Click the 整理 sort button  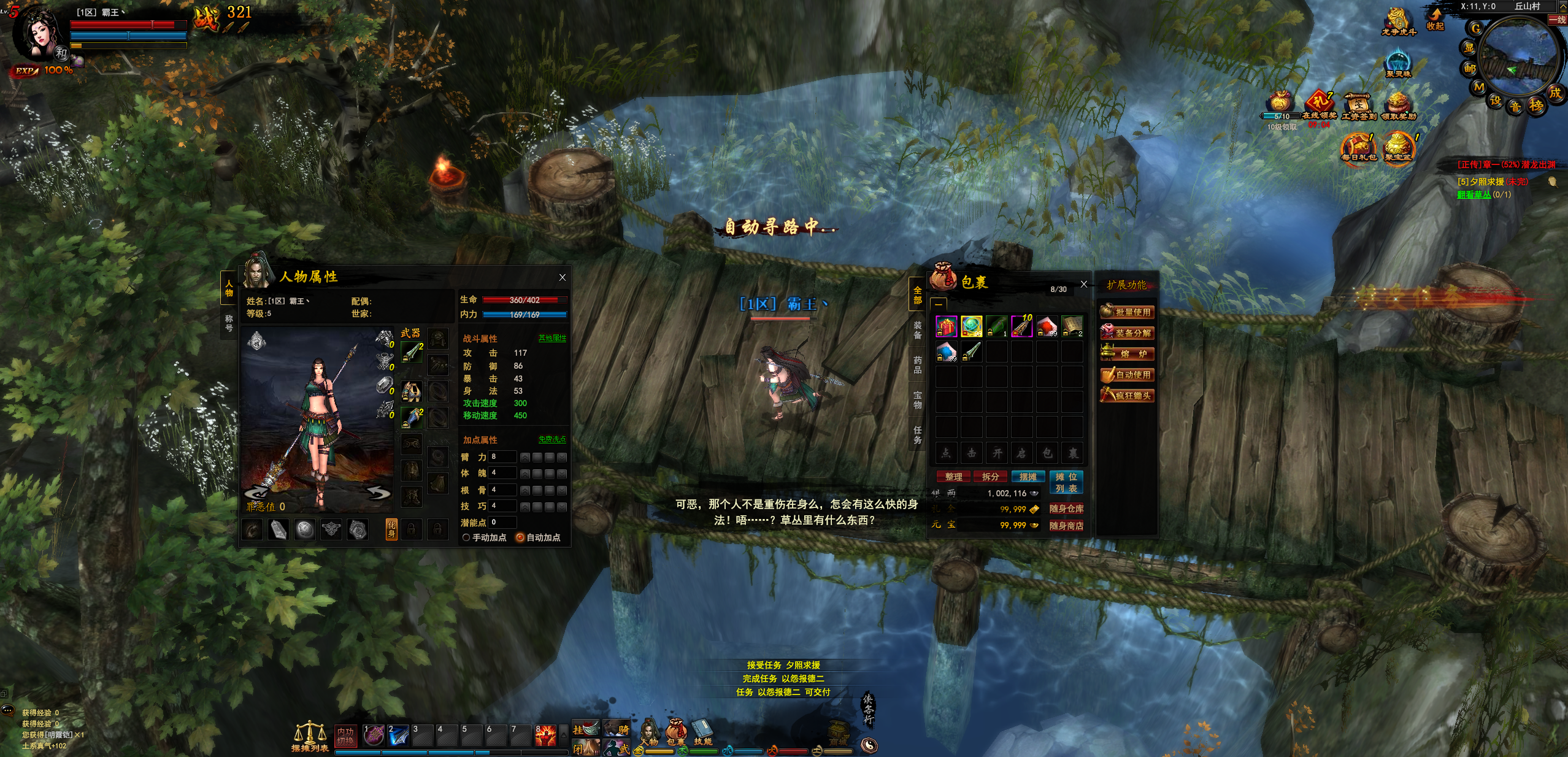coord(953,477)
